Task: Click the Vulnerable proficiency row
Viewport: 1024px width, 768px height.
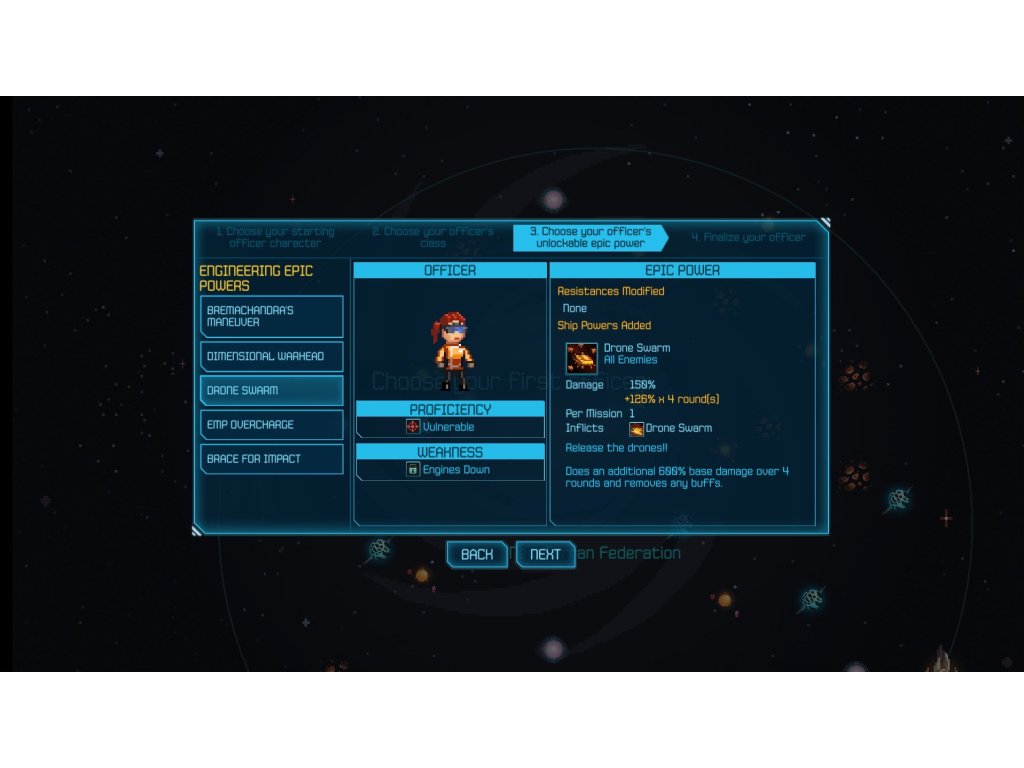Action: tap(450, 427)
